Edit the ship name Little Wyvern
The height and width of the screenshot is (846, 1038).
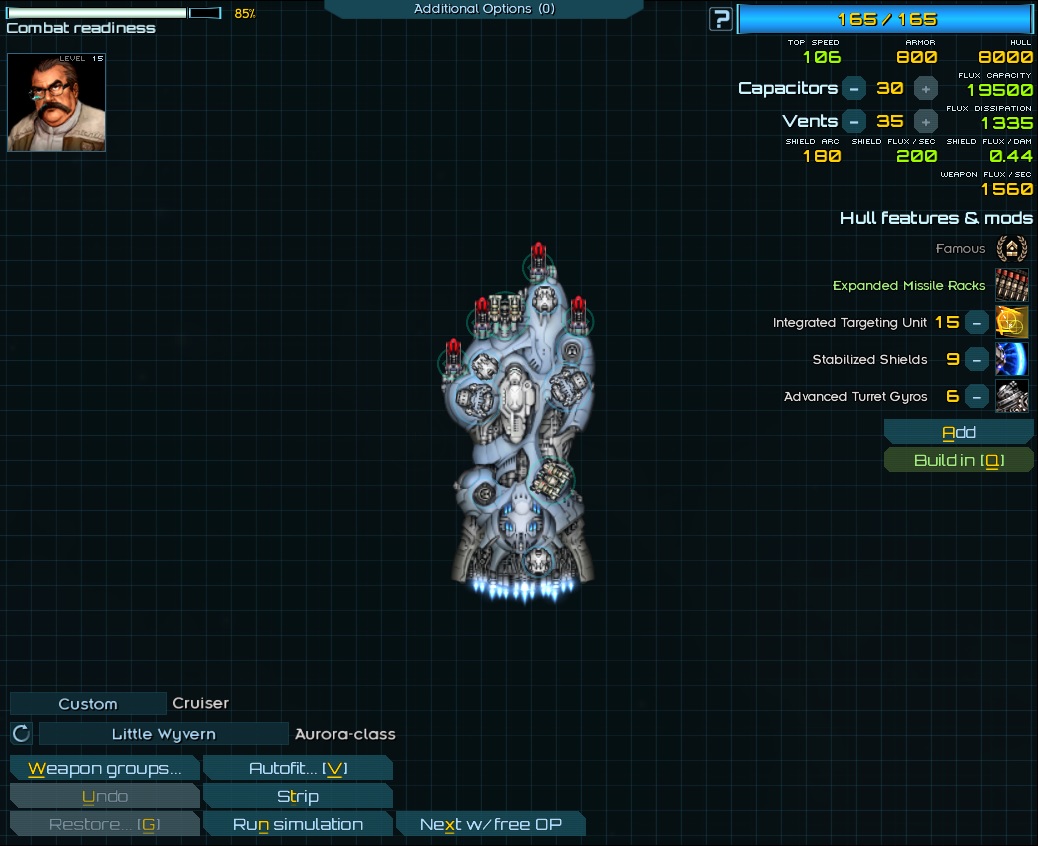coord(163,734)
